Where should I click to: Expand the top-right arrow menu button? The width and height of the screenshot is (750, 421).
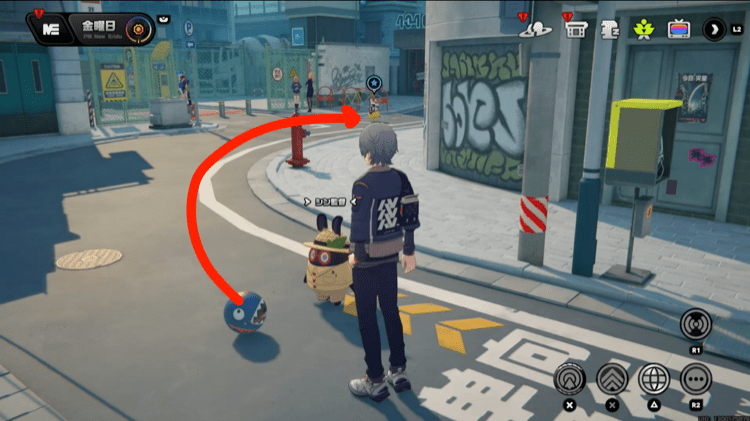point(716,28)
